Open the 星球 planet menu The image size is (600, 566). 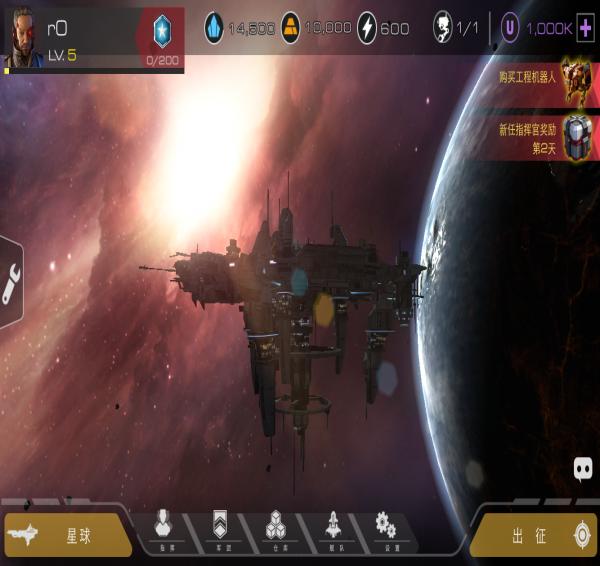68,535
